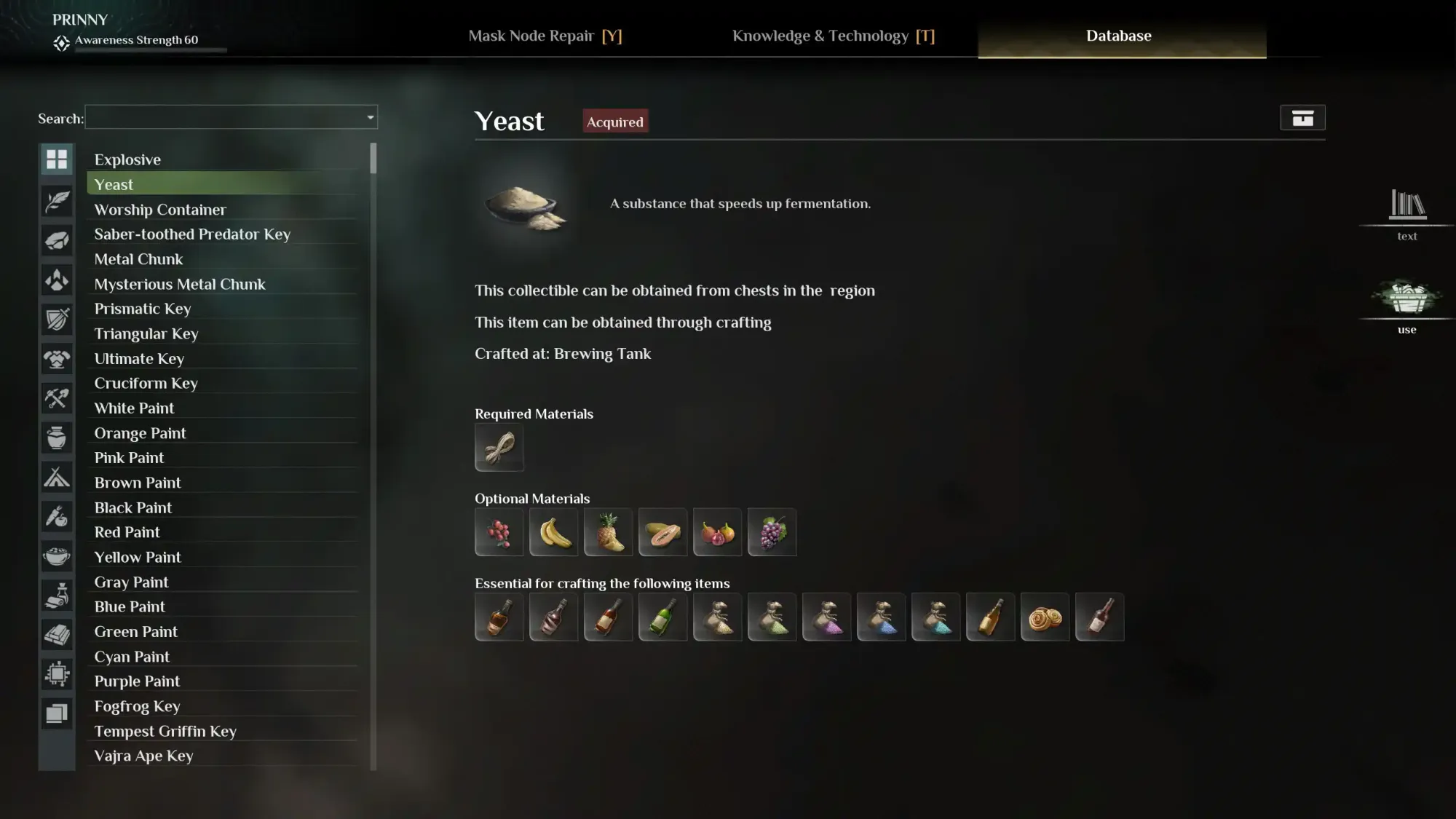Select the plants and herbs category icon

(x=57, y=202)
